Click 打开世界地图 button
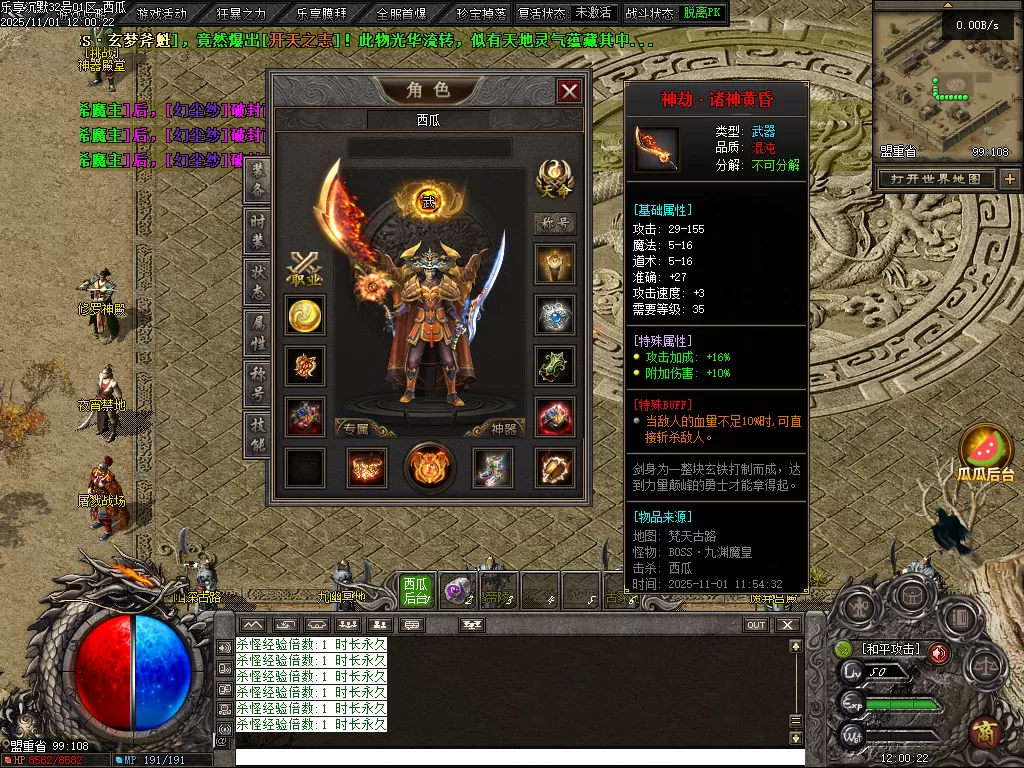The image size is (1024, 768). coord(936,179)
